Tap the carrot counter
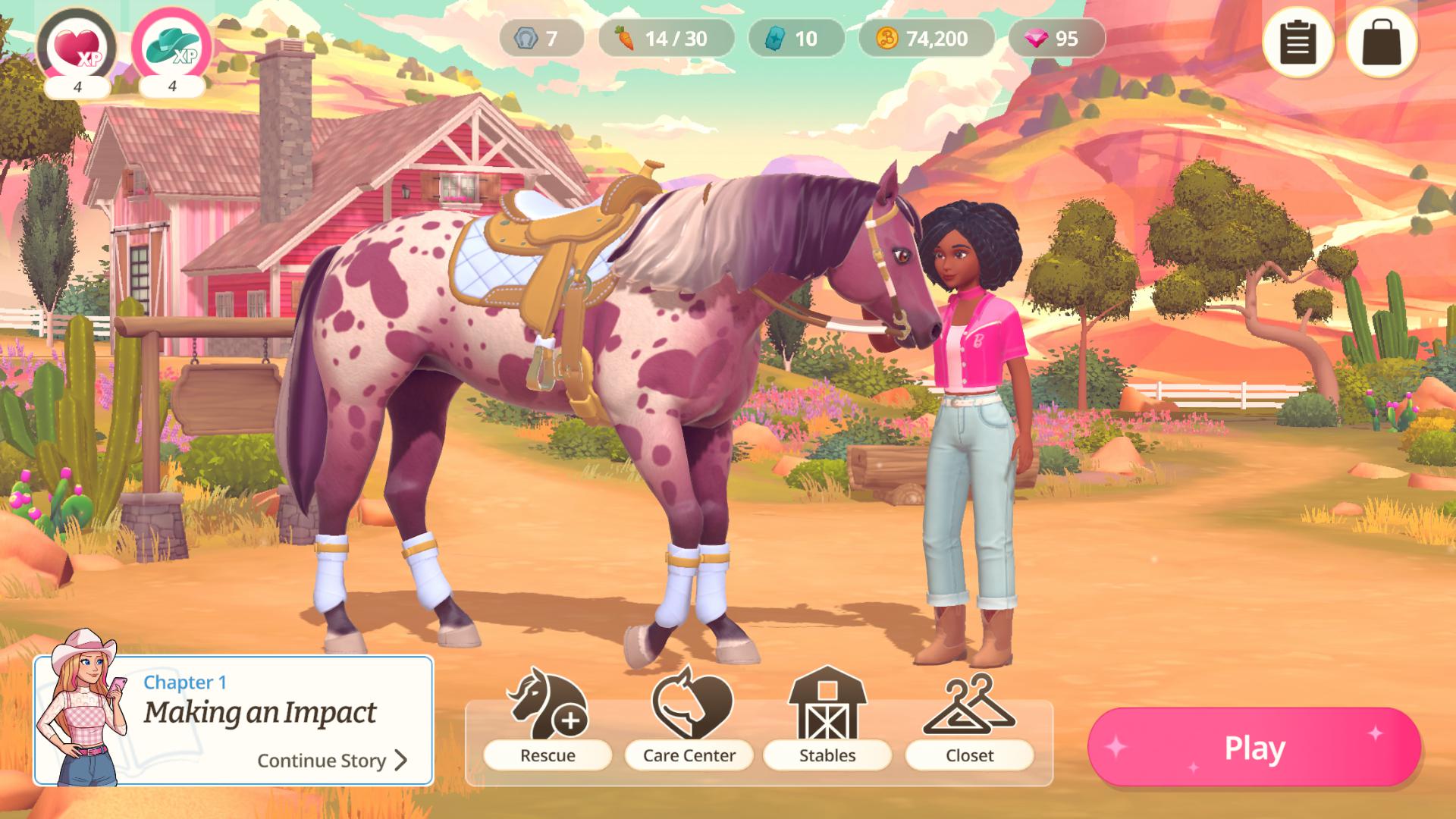Screen dimensions: 1456x819 tap(666, 39)
